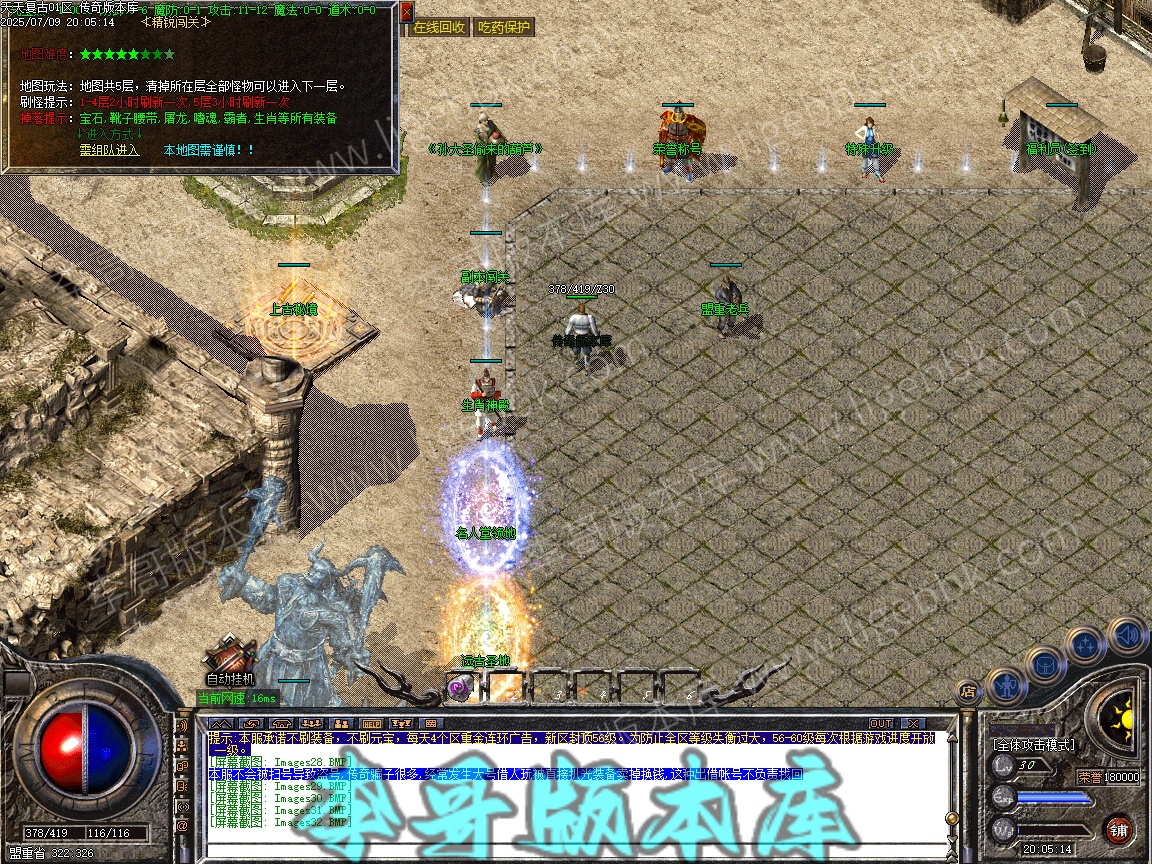
Task: Open the red 铺 stall button
Action: click(x=1119, y=829)
